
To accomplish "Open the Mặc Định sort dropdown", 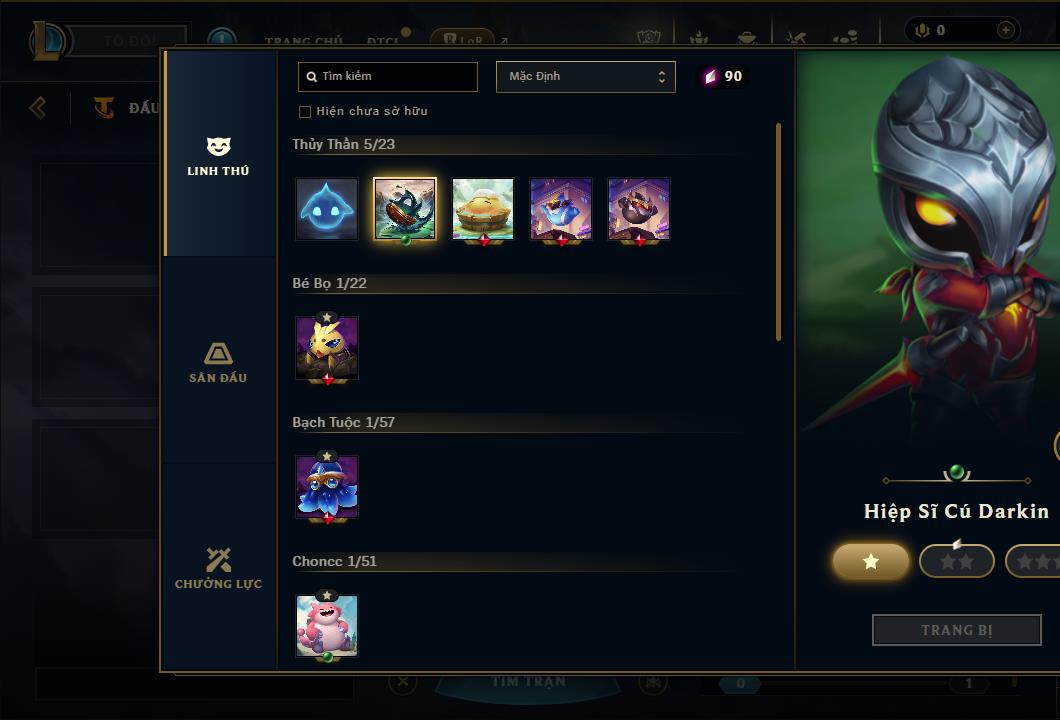I will tap(585, 77).
